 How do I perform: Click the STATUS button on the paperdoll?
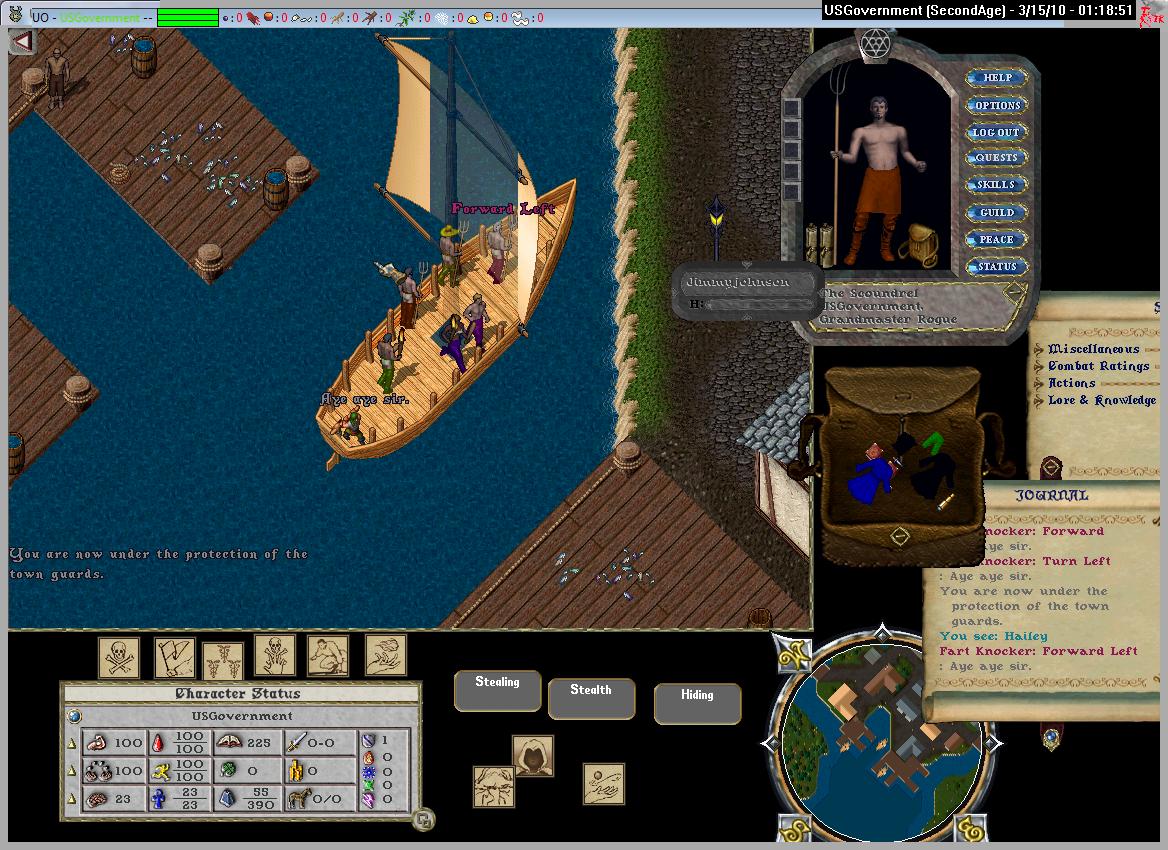pos(996,267)
